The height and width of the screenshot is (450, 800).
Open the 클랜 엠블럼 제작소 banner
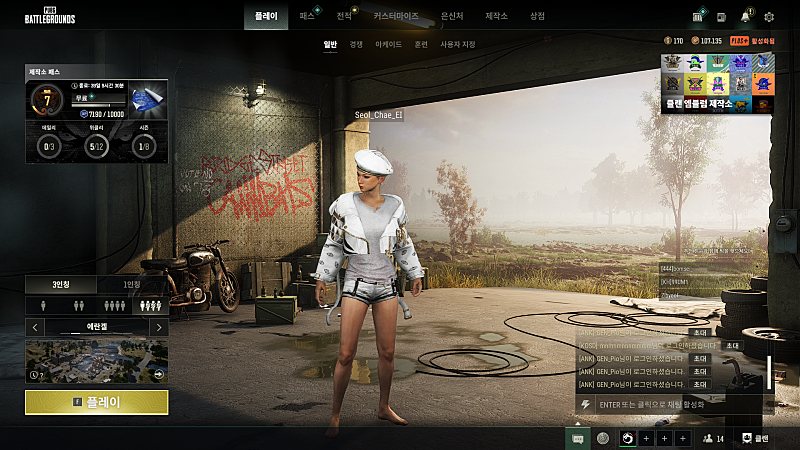click(716, 83)
